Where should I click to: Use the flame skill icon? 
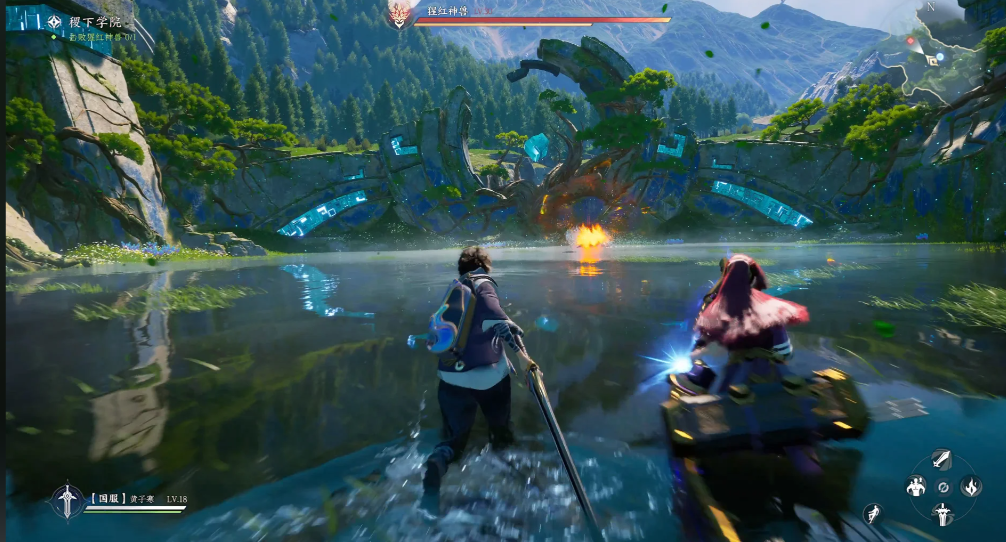(970, 487)
